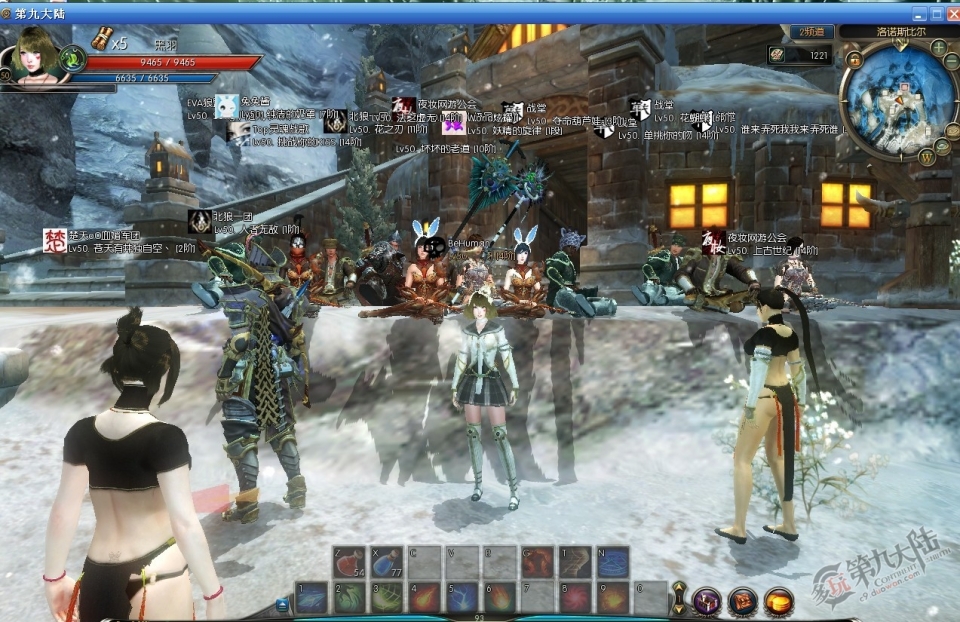The height and width of the screenshot is (622, 960).
Task: Activate the green skill in slot 2
Action: click(349, 598)
